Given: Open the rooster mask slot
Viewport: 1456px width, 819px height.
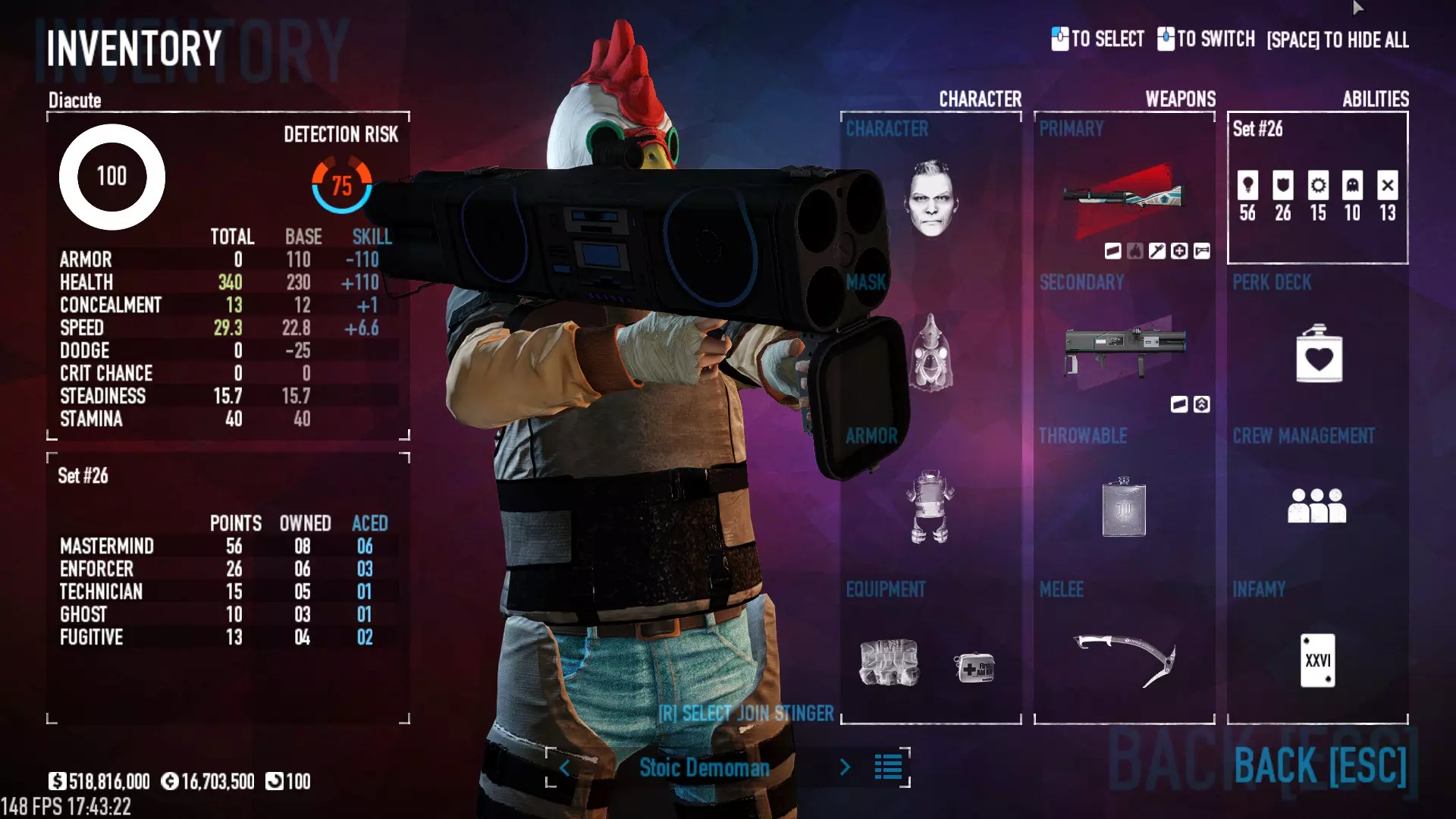Looking at the screenshot, I should coord(931,353).
